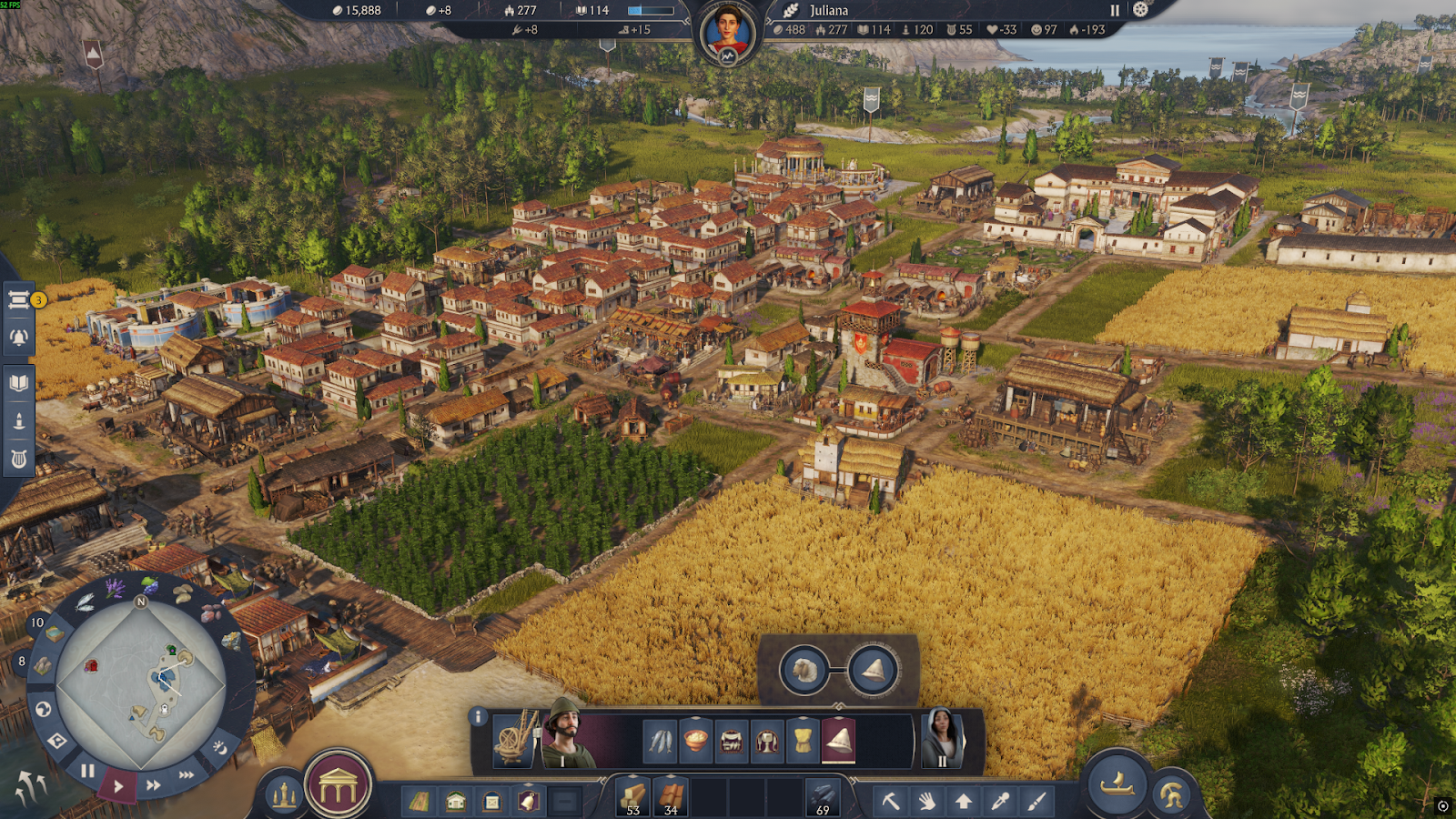Viewport: 1456px width, 819px height.
Task: Select the sheep wool icon in the production chain
Action: point(804,671)
